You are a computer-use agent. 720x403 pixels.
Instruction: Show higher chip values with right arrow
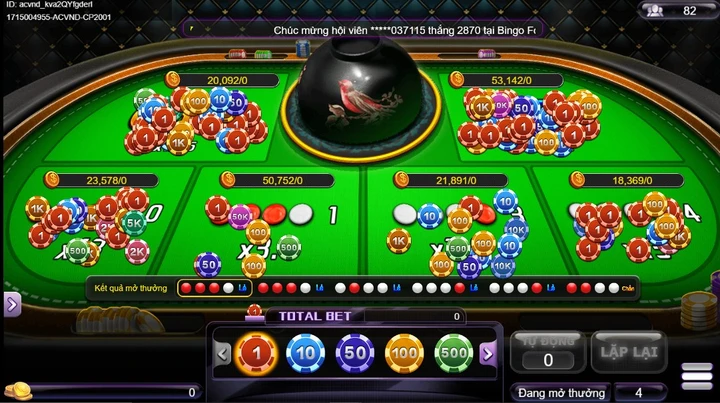pos(488,354)
